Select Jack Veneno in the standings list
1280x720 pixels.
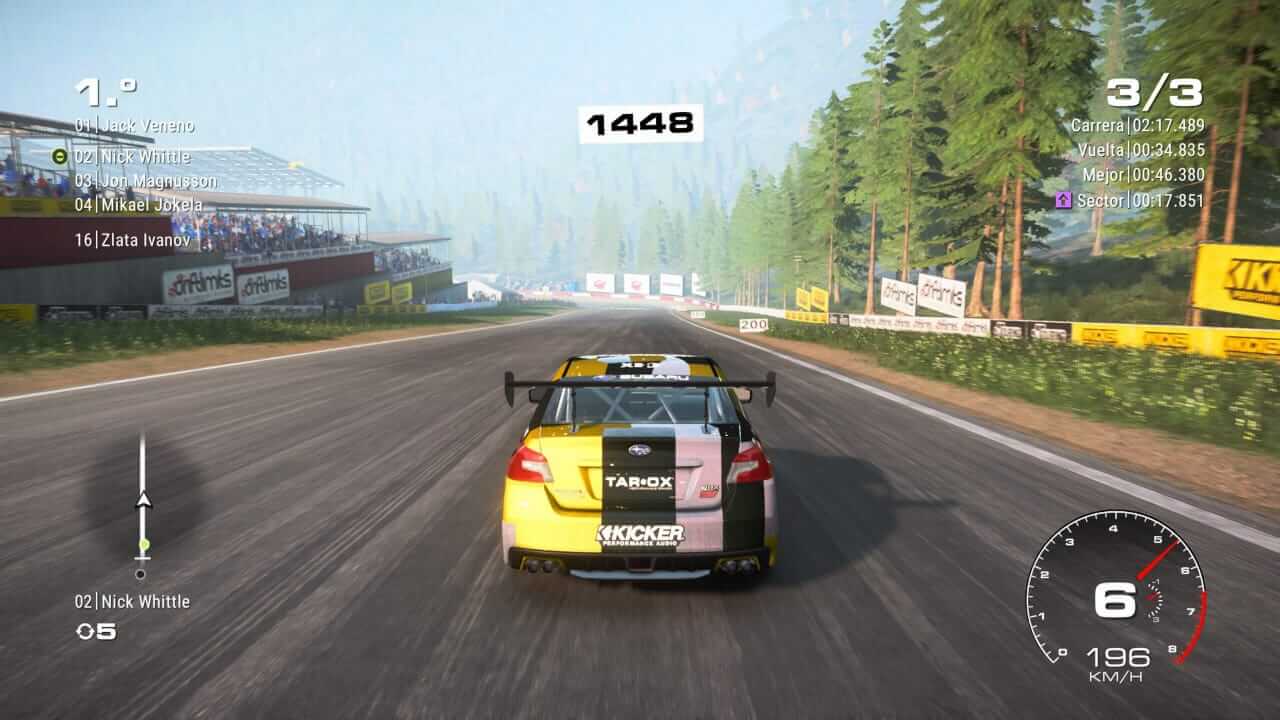[134, 126]
